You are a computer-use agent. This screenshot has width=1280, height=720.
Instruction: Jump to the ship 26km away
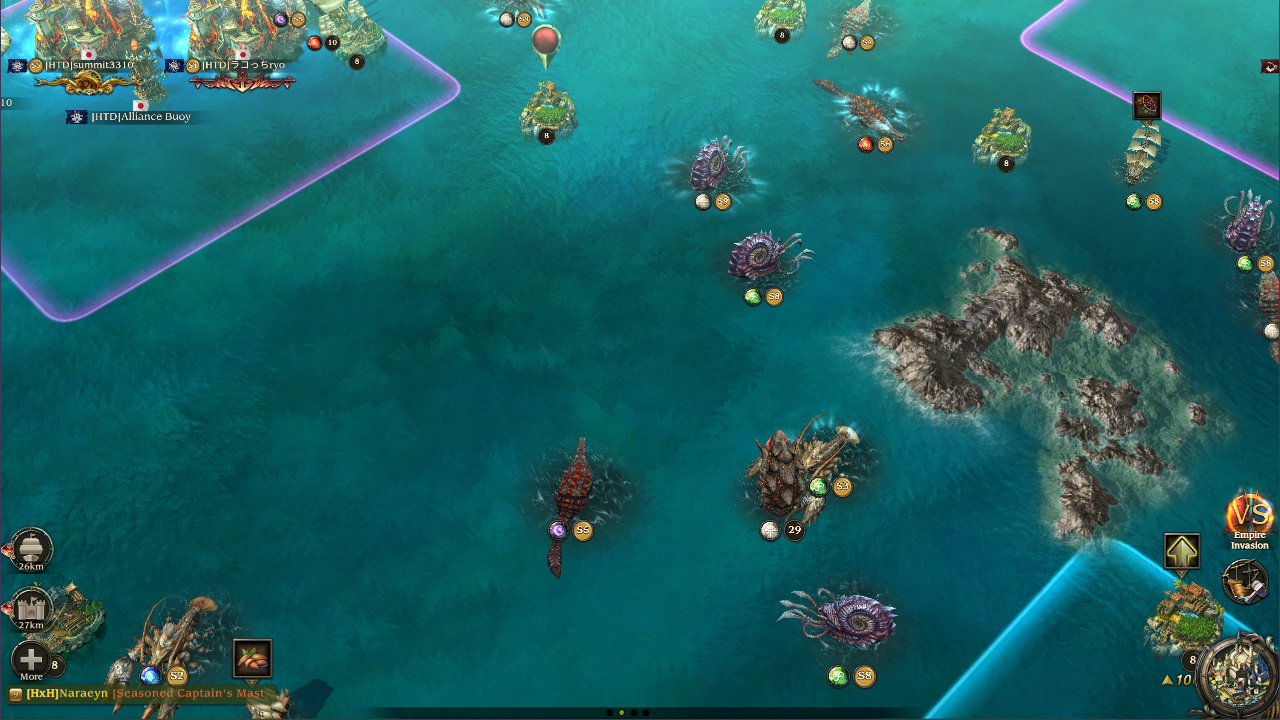(x=31, y=550)
